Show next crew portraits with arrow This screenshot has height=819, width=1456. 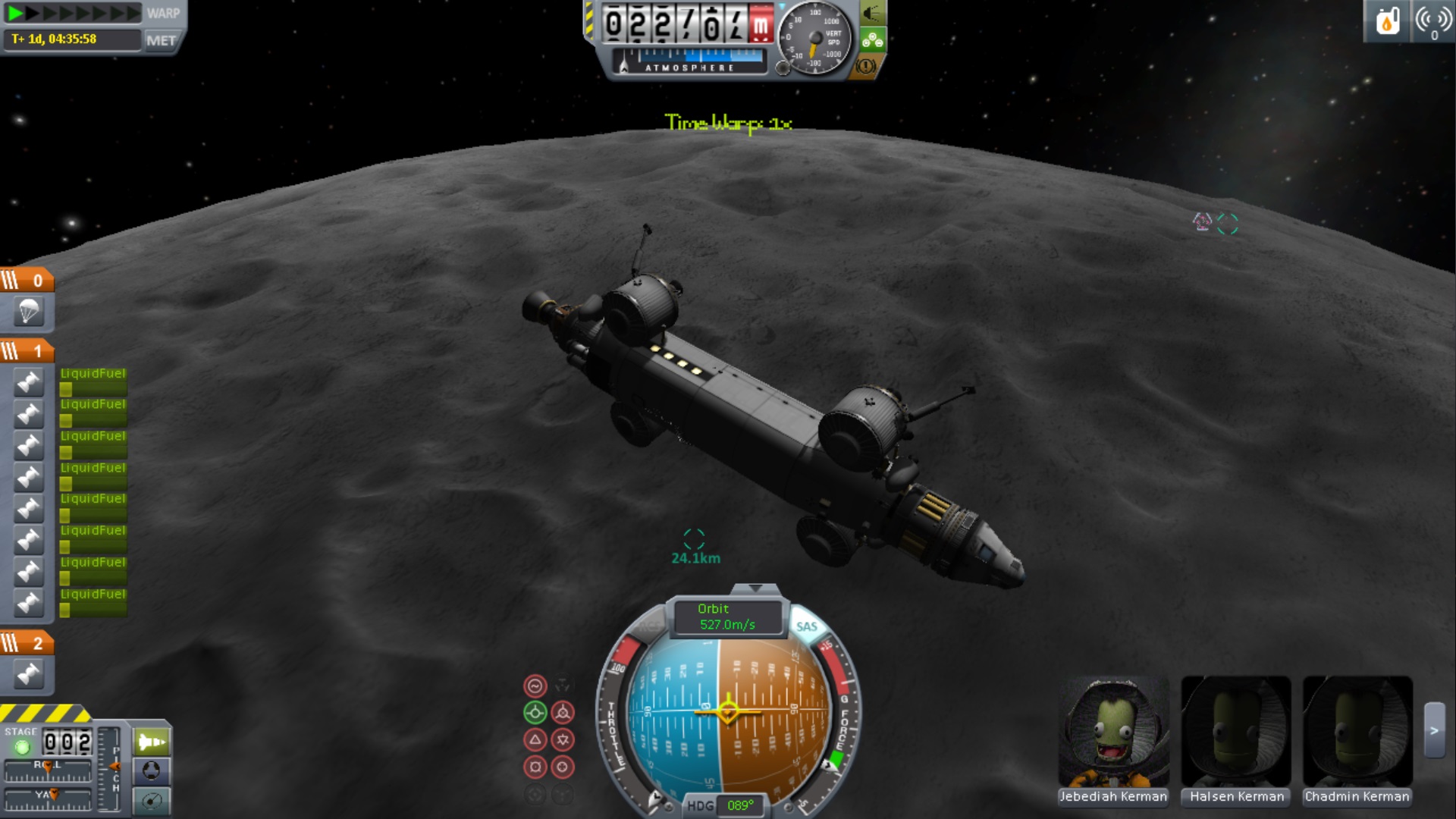[x=1434, y=730]
